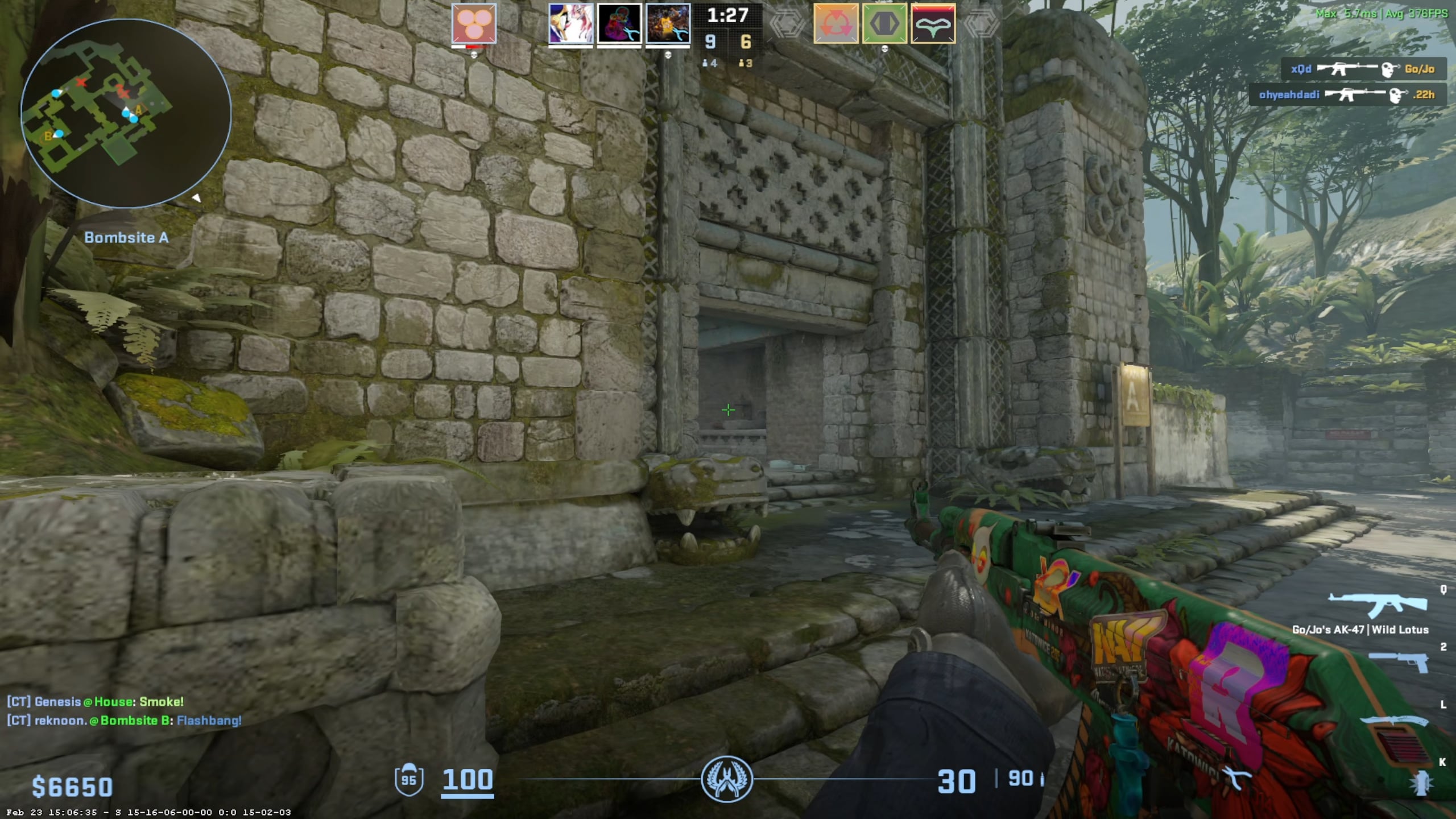Select the knife in the weapon list

1394,721
